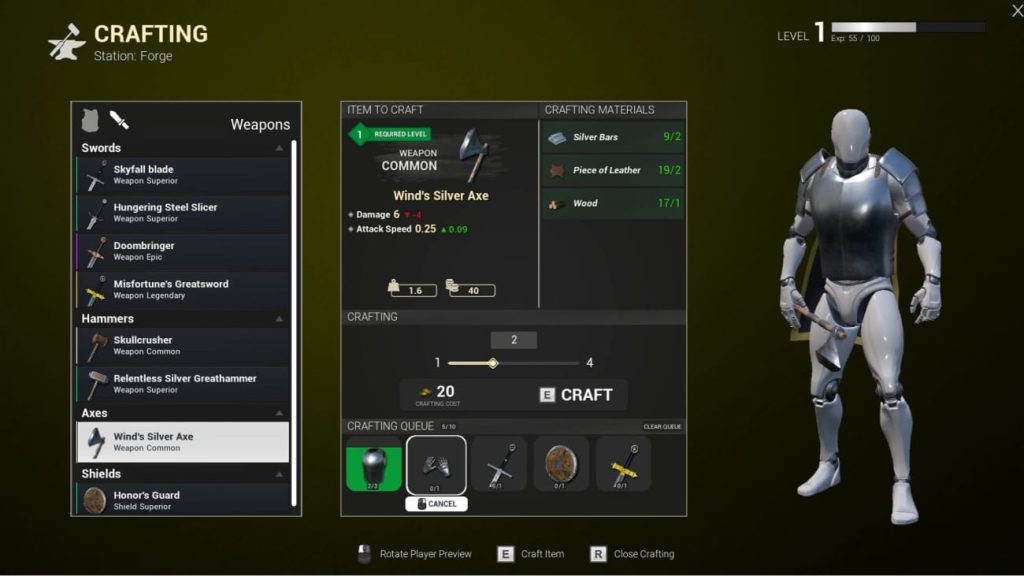
Task: Collapse the Axes section
Action: (x=280, y=413)
